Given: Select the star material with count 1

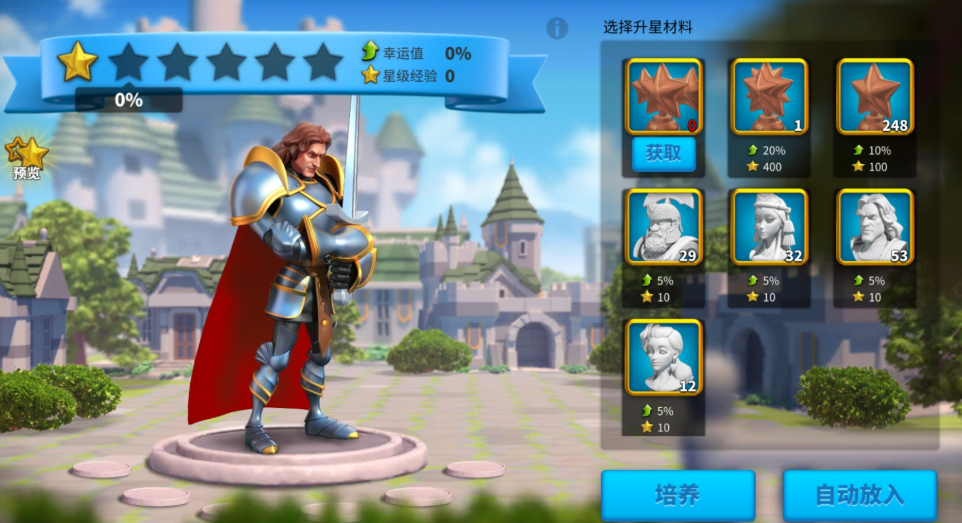Looking at the screenshot, I should pyautogui.click(x=769, y=97).
